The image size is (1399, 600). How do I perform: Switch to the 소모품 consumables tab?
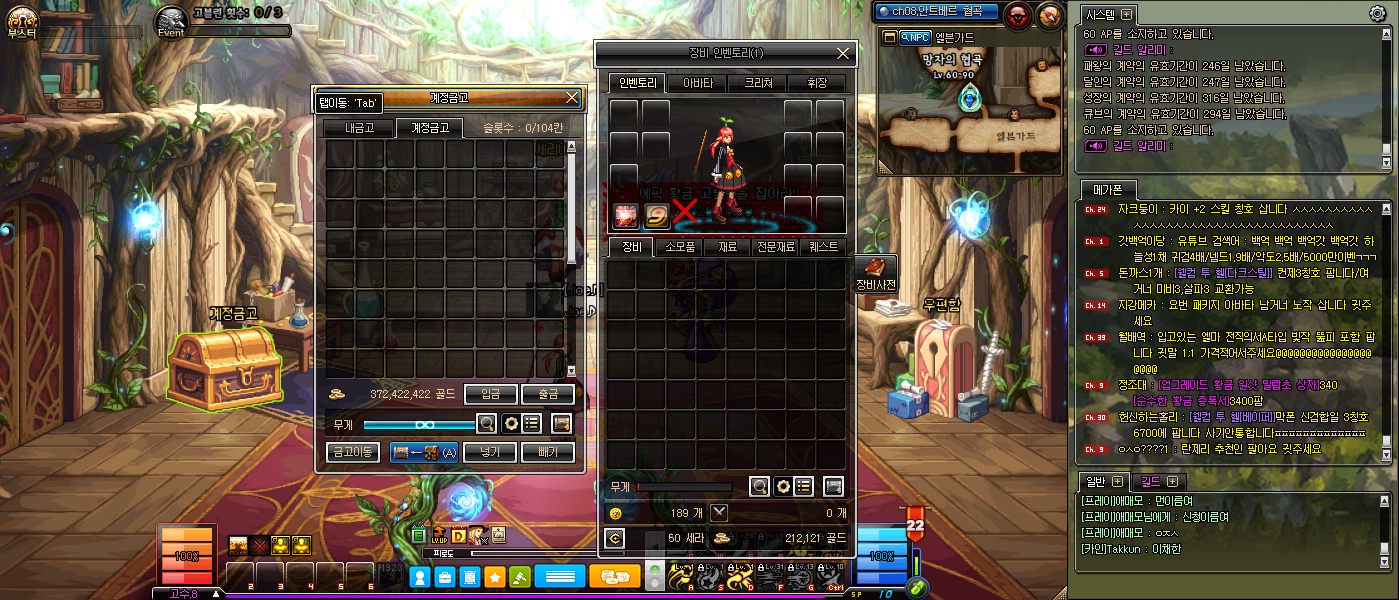(679, 247)
